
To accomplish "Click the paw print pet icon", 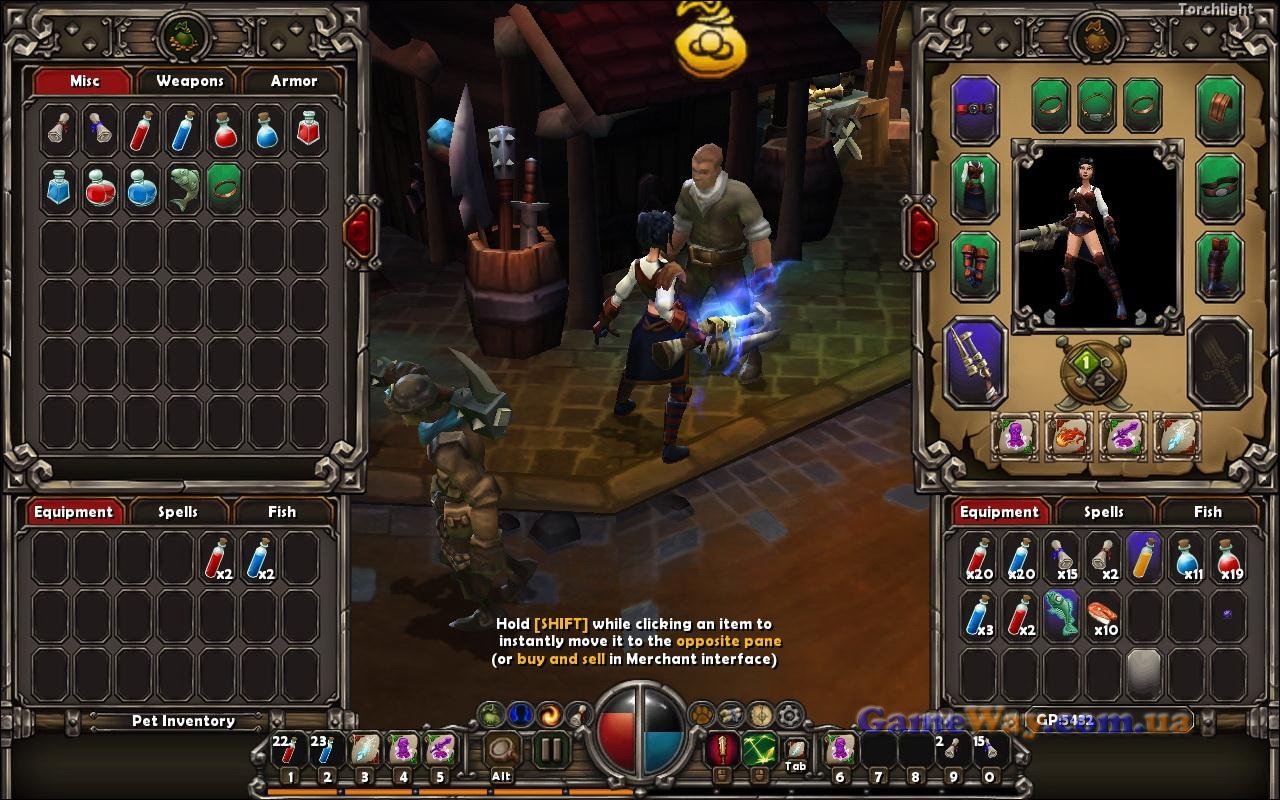I will tap(701, 714).
